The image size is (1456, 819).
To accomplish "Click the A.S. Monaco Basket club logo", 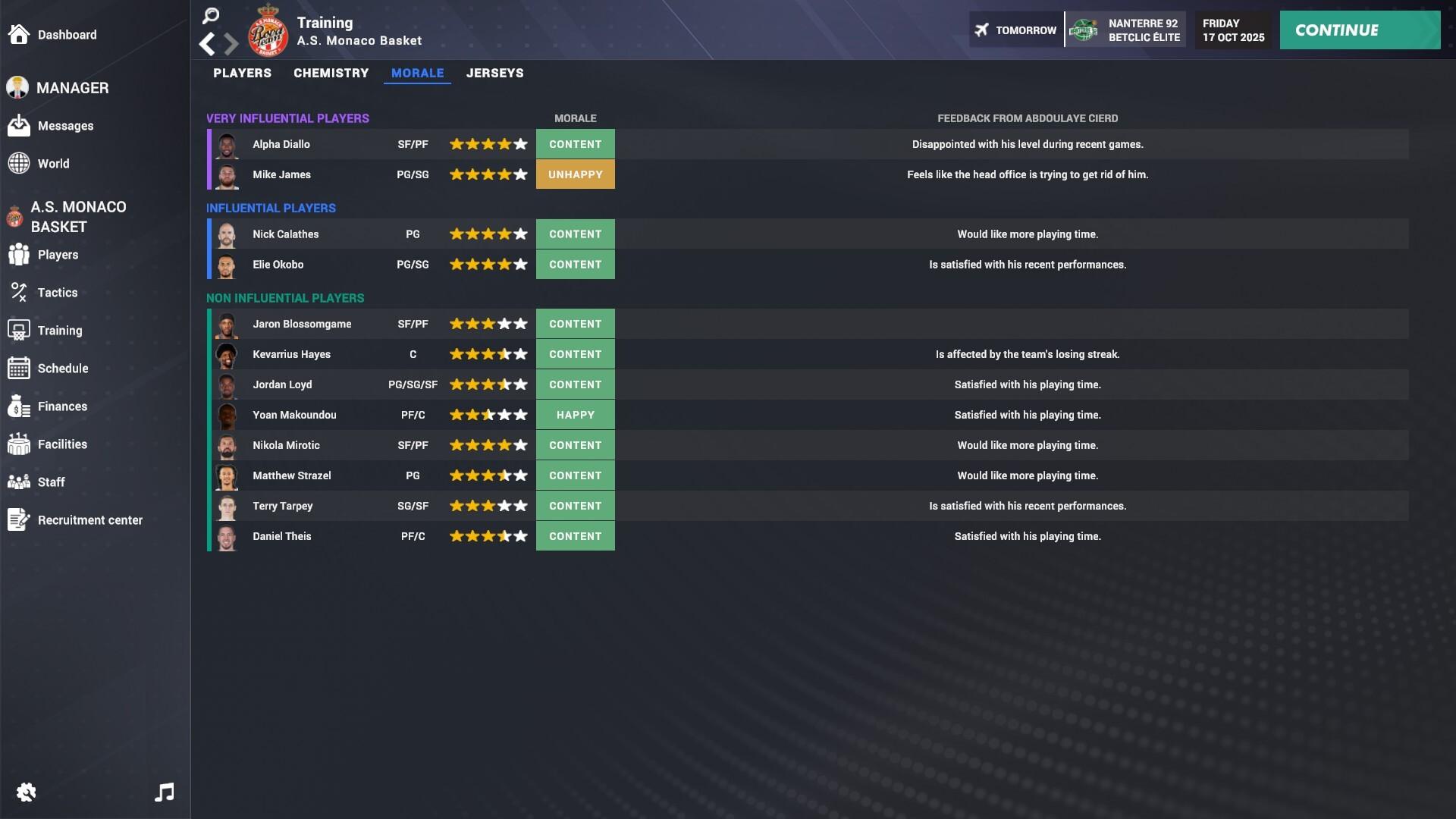I will (x=268, y=35).
